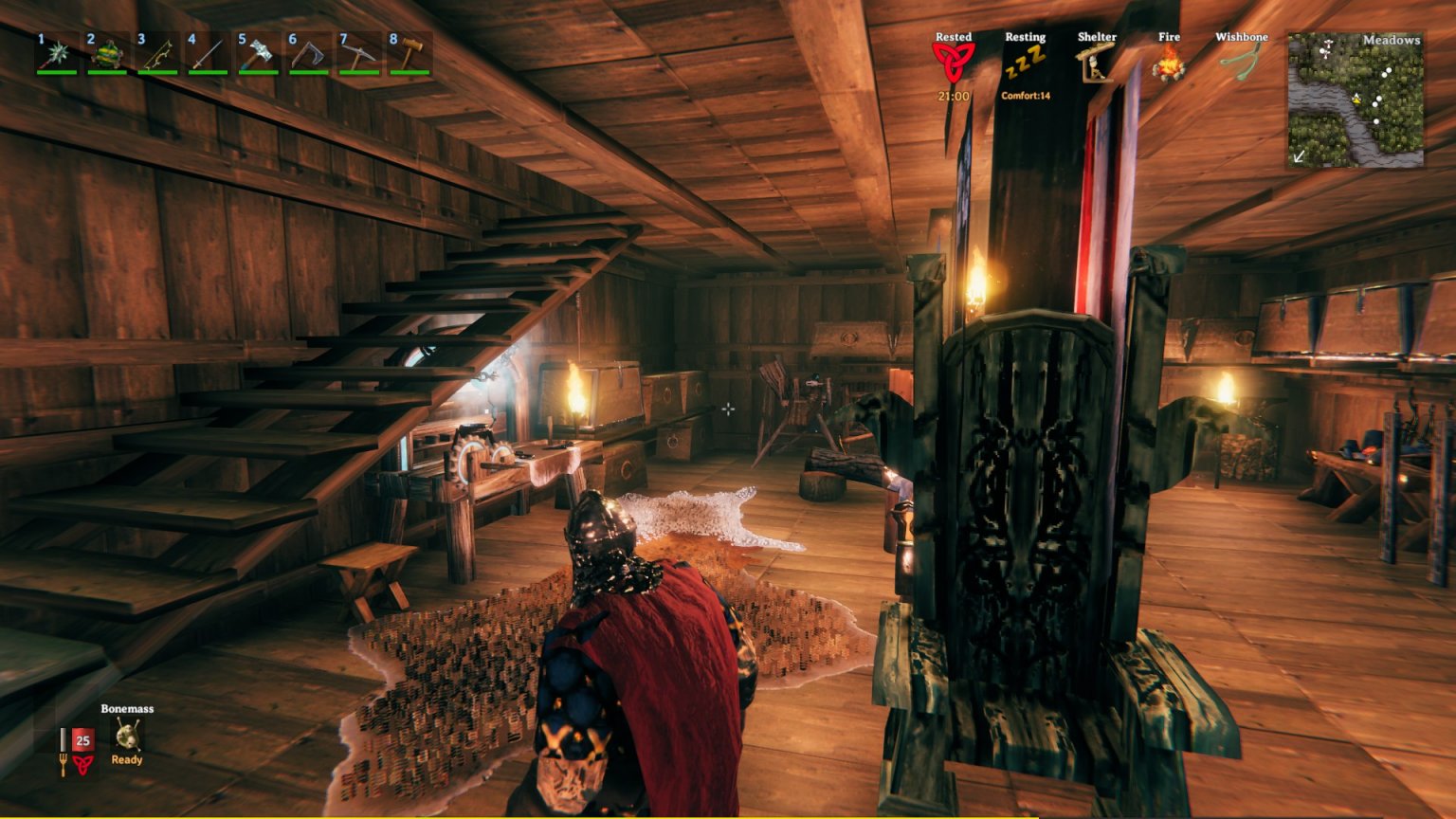
Task: Select the sword in hotbar slot 4
Action: pos(208,55)
